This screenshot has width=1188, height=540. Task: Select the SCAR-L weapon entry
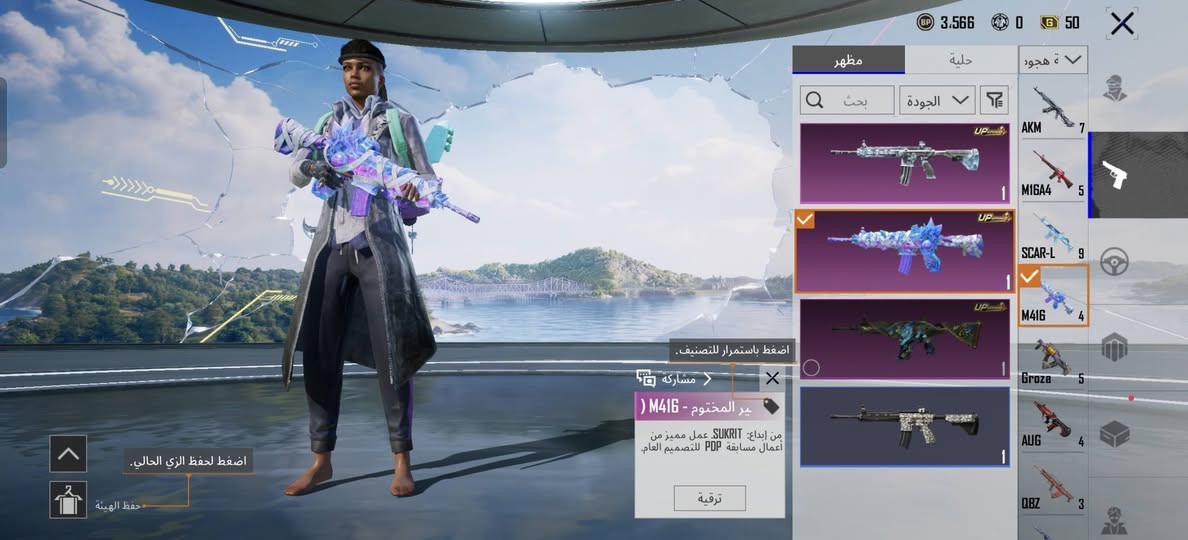(1053, 233)
